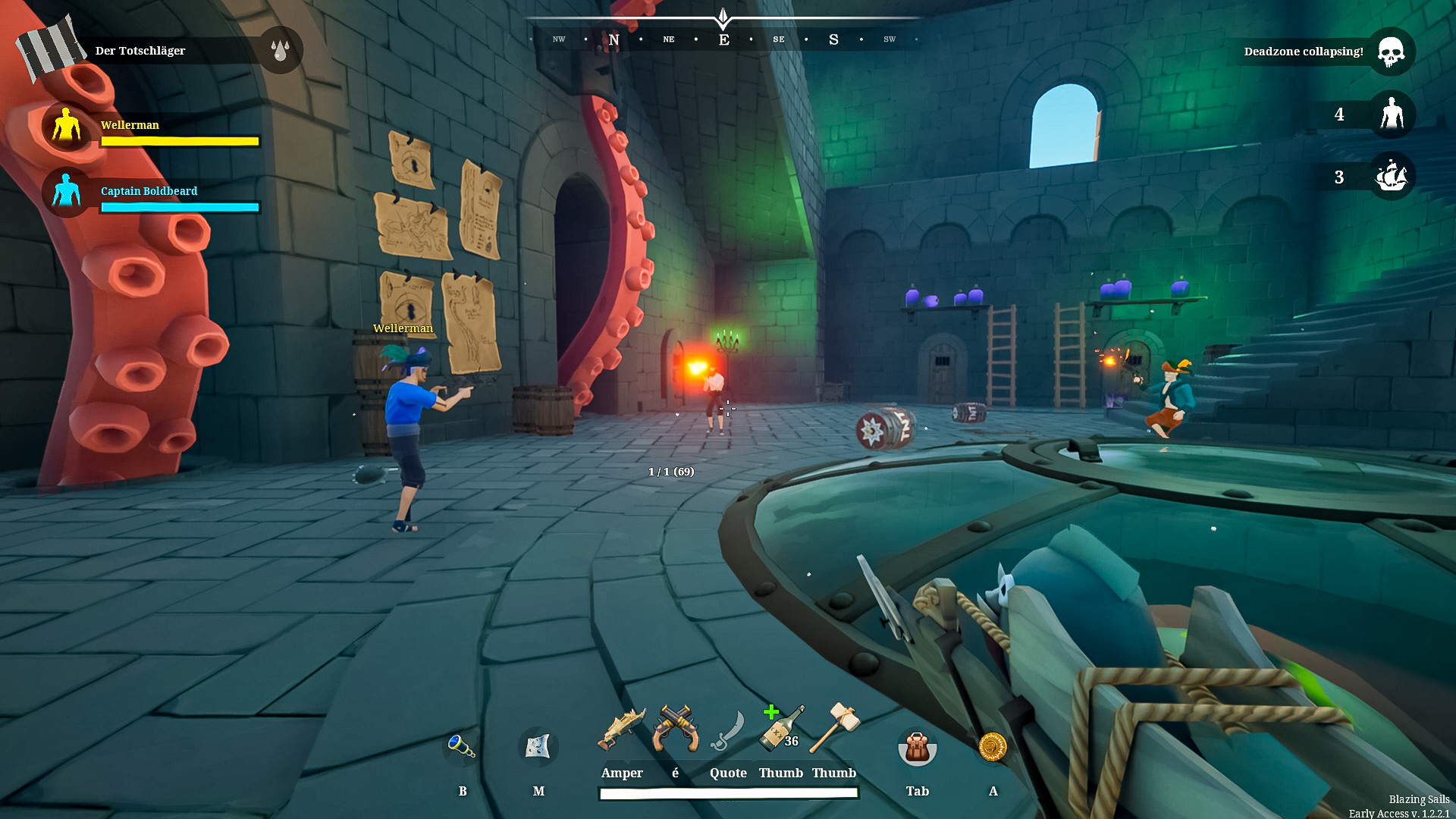Select the blunderbuss weapon slot
1456x819 pixels.
pyautogui.click(x=621, y=729)
